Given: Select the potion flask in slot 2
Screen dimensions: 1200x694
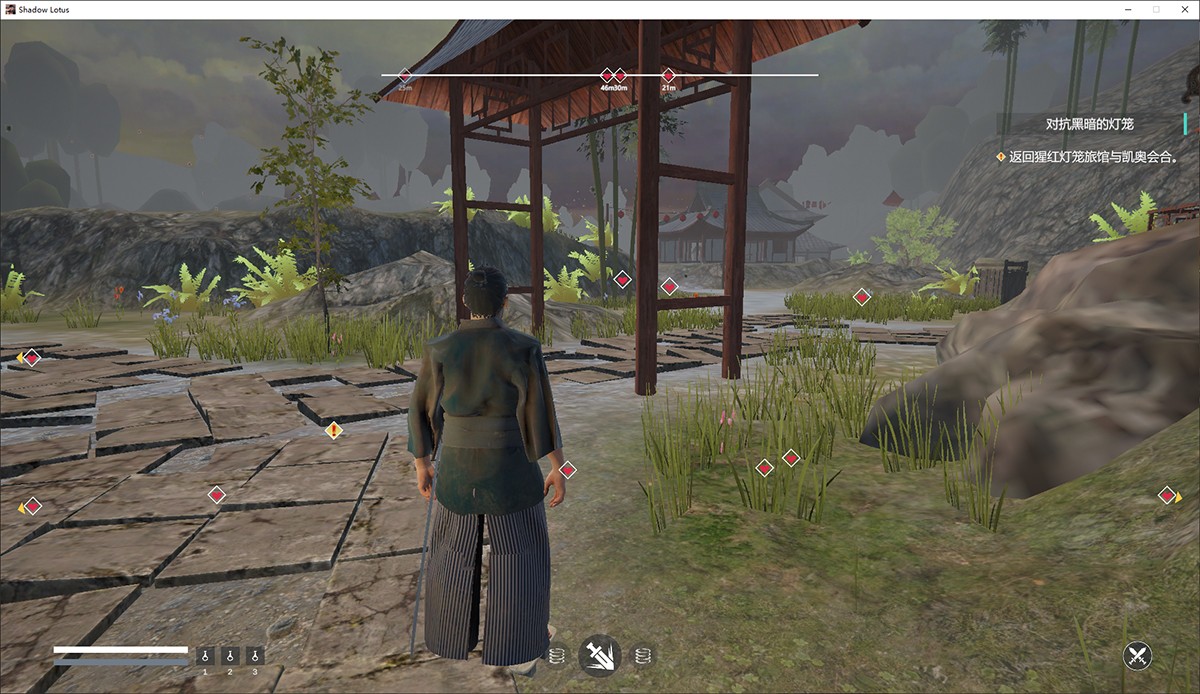Looking at the screenshot, I should tap(230, 656).
